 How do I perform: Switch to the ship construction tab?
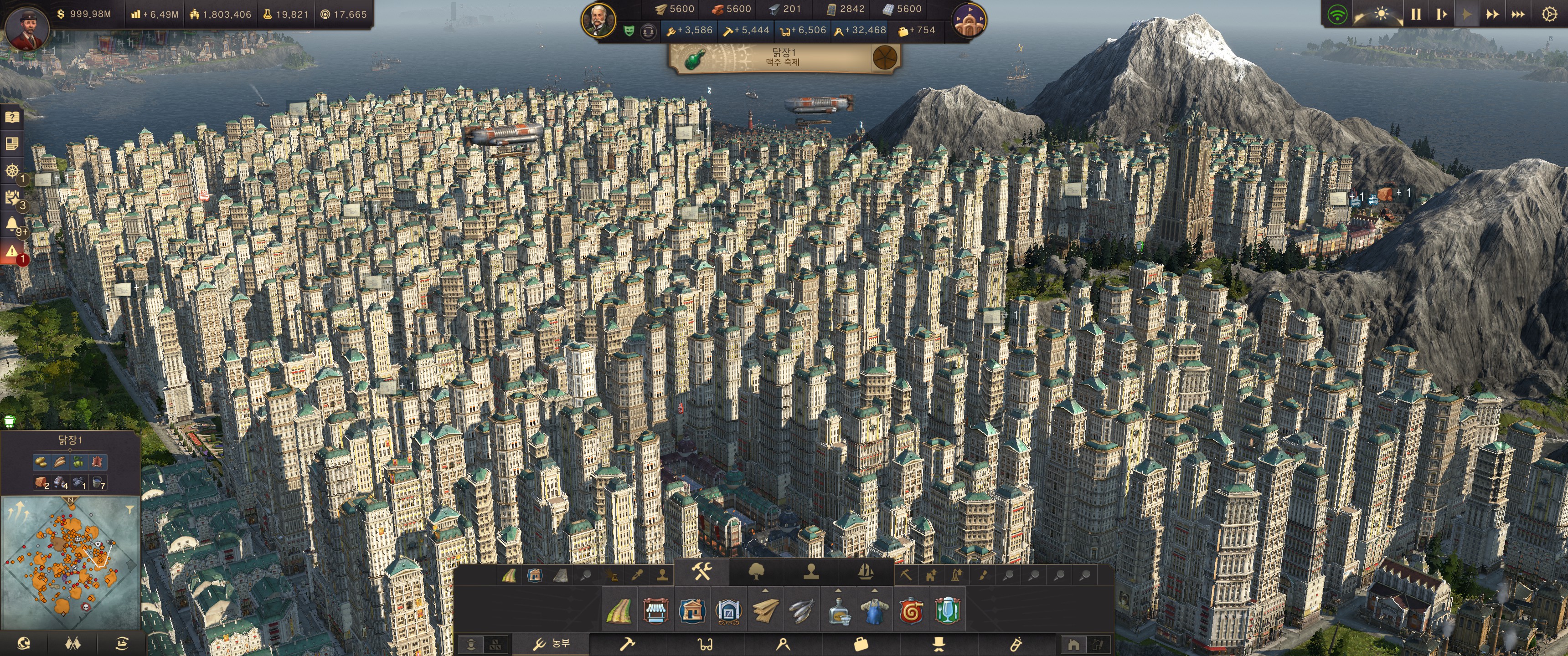click(x=866, y=572)
